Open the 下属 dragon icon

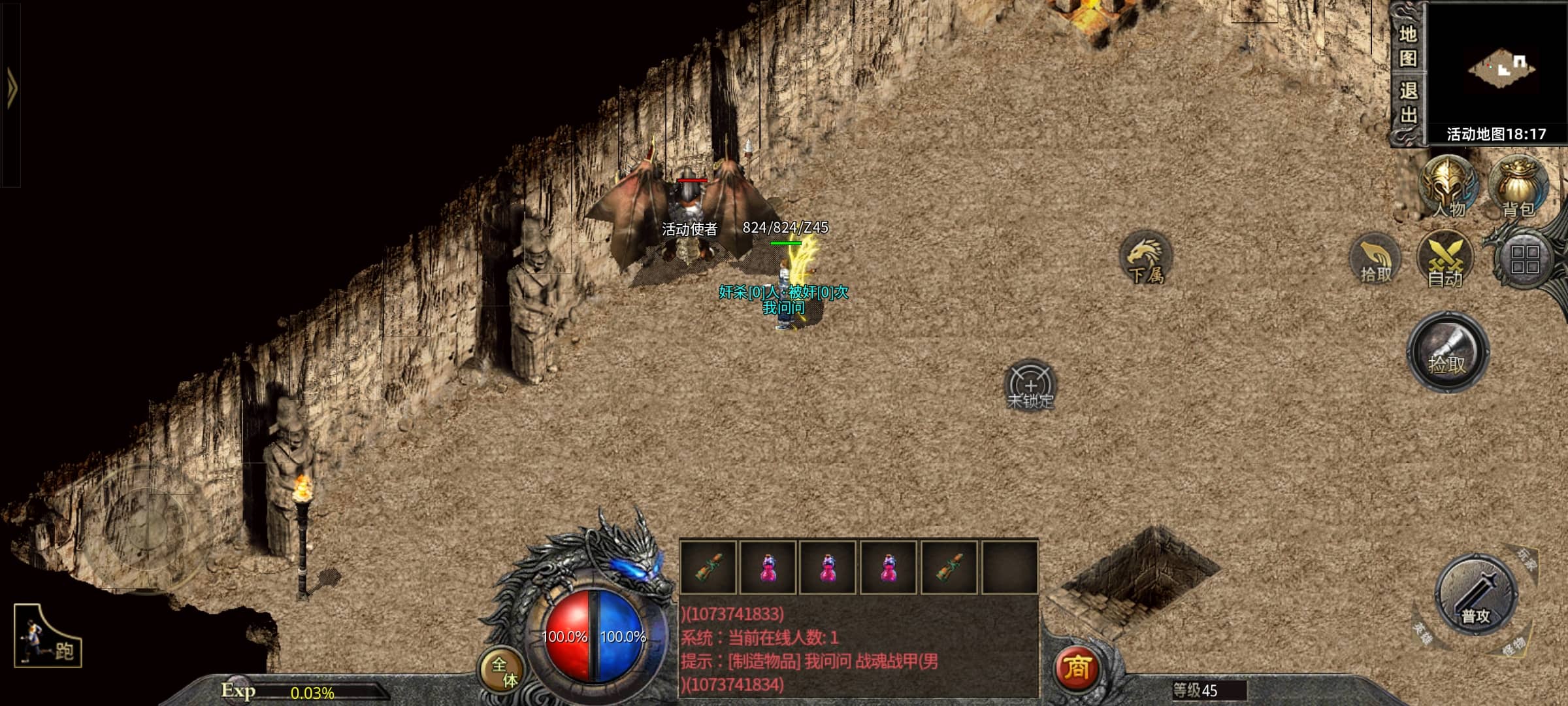(x=1146, y=258)
